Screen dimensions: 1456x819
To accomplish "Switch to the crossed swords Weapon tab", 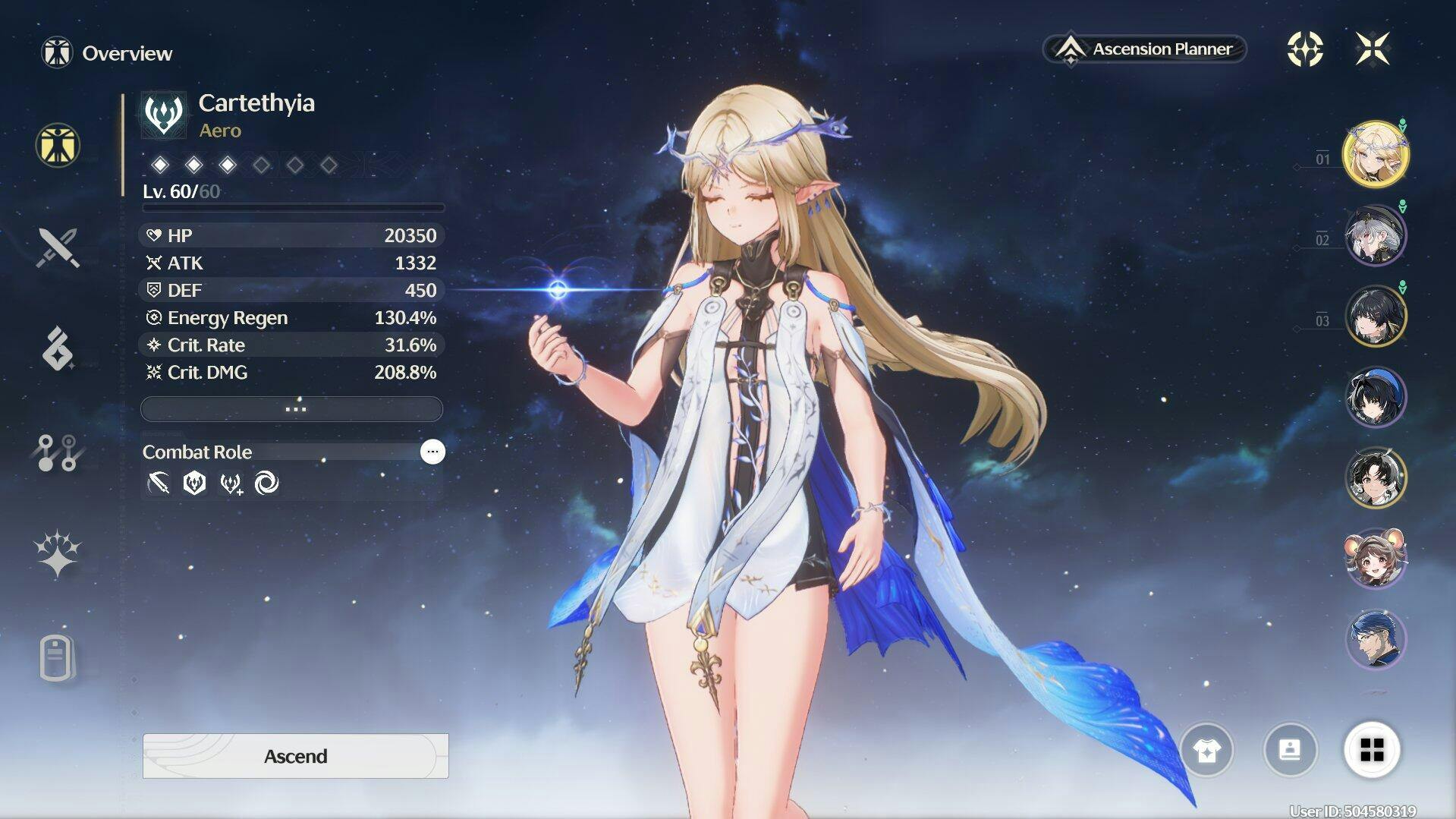I will [58, 247].
